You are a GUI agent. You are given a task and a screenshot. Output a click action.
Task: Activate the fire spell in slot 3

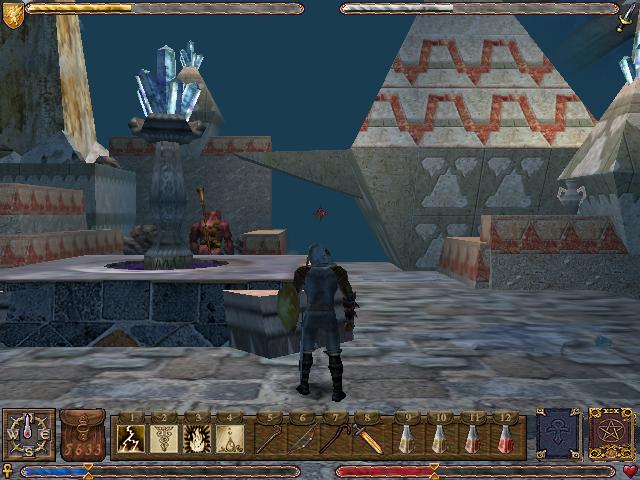pyautogui.click(x=197, y=437)
